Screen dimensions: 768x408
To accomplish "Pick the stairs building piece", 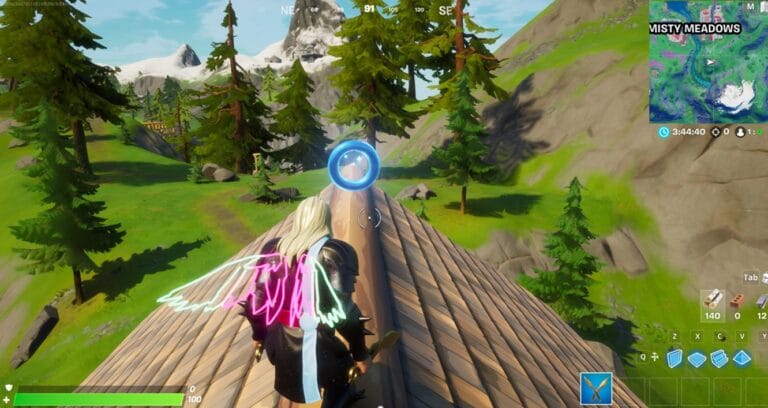I will click(x=720, y=358).
